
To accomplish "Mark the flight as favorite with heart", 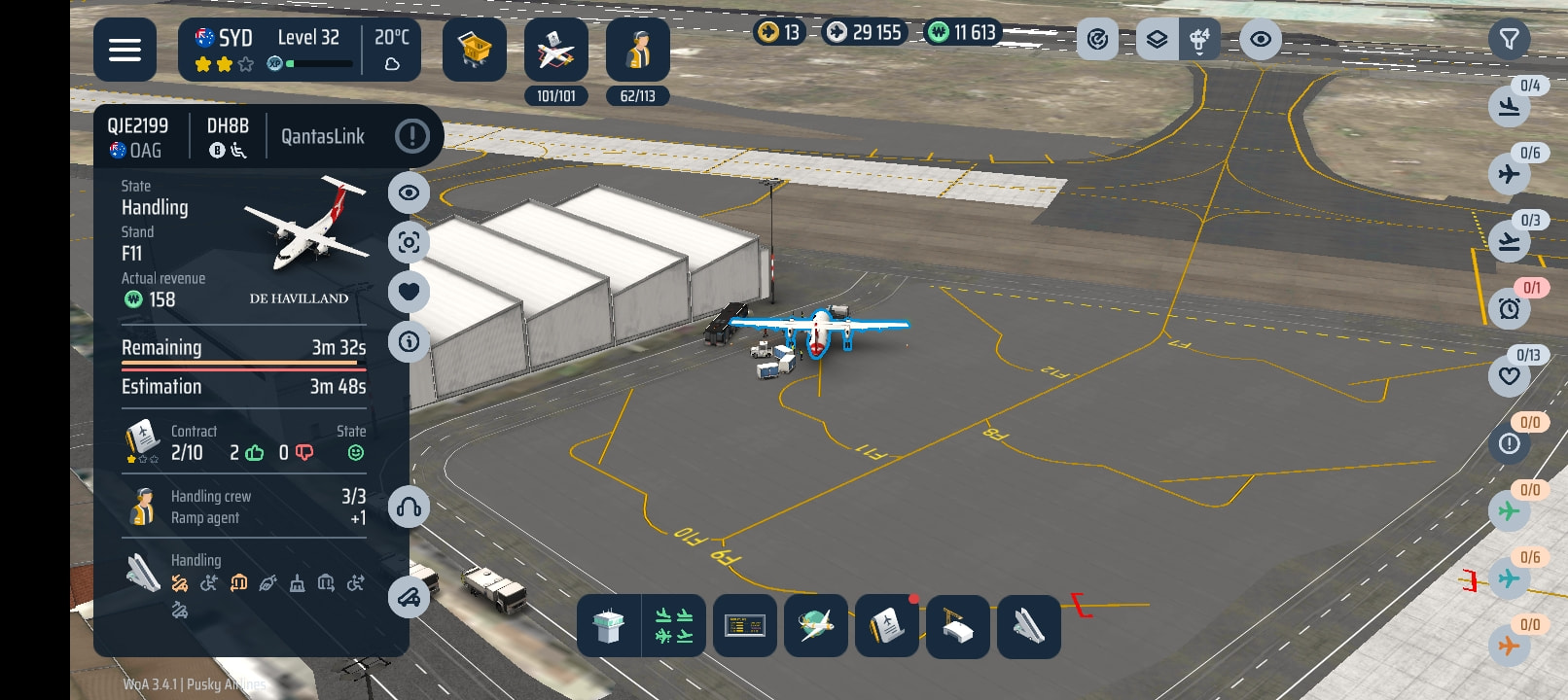I will point(409,292).
